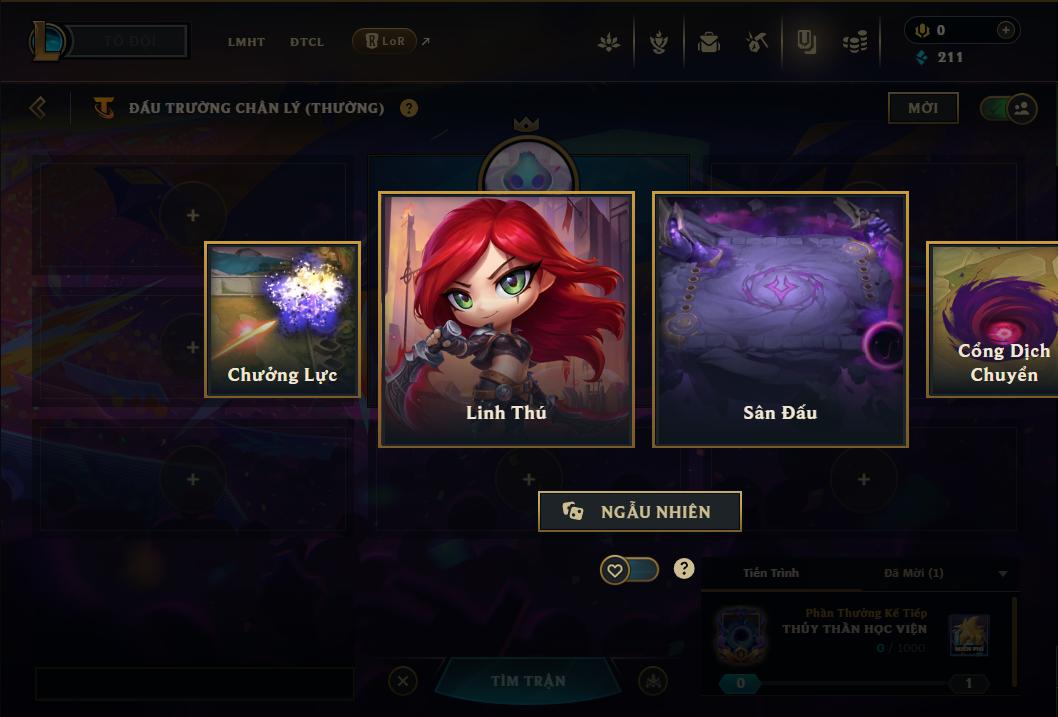This screenshot has width=1058, height=717.
Task: Open the backpack collection icon
Action: tap(709, 42)
